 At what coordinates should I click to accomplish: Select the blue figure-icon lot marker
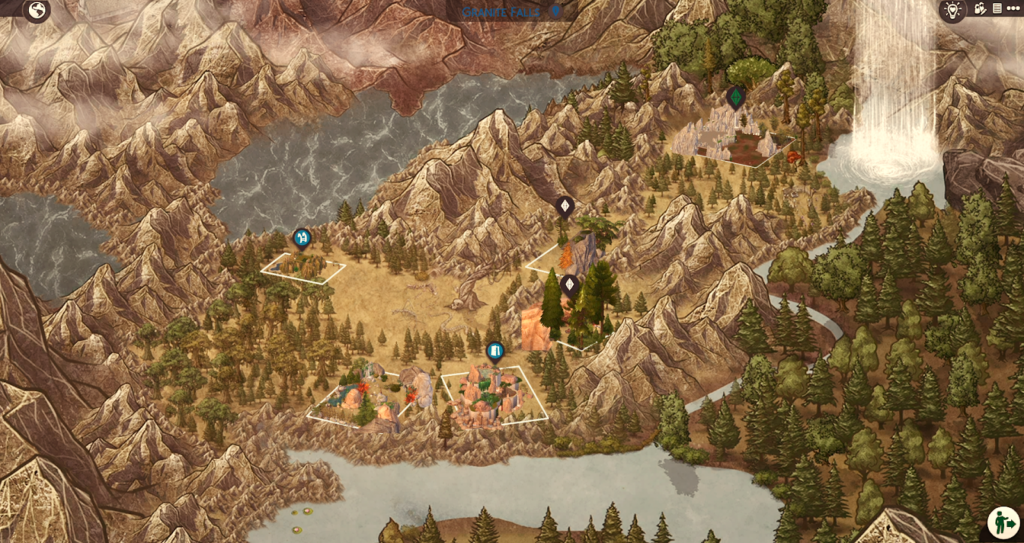point(301,238)
